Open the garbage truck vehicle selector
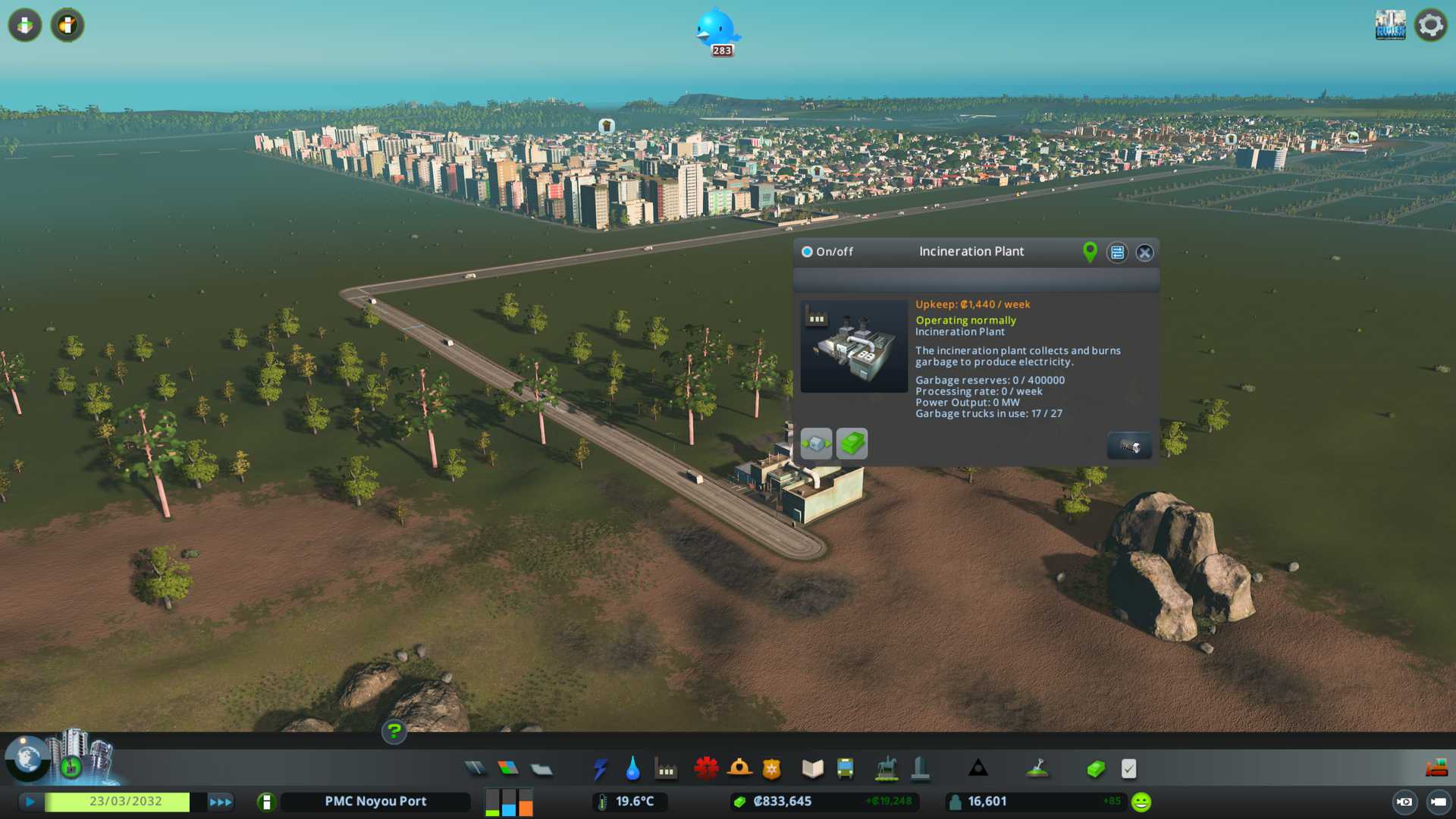Screen dimensions: 1456x819 pyautogui.click(x=1129, y=446)
